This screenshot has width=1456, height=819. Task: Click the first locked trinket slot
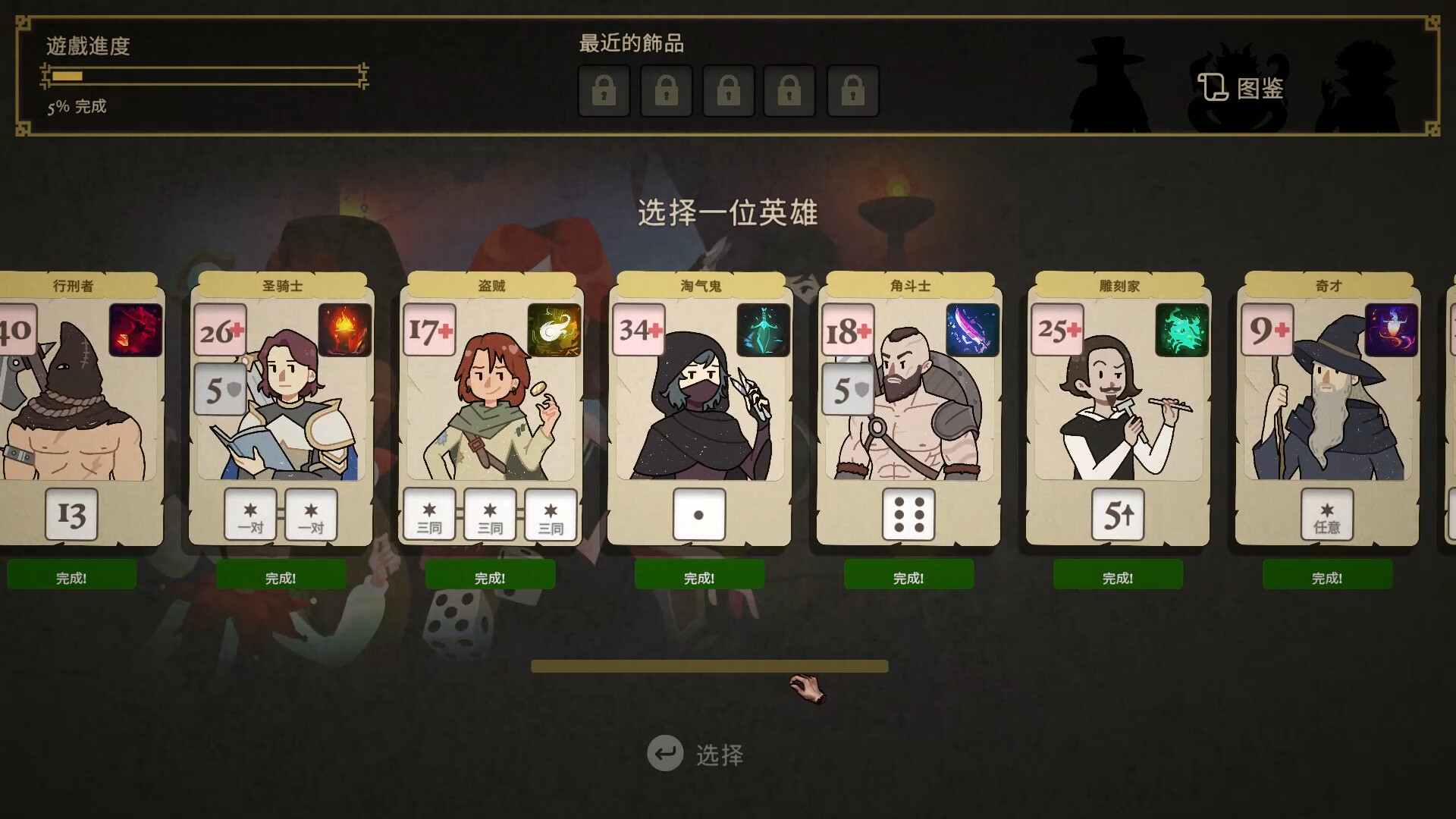click(x=604, y=90)
